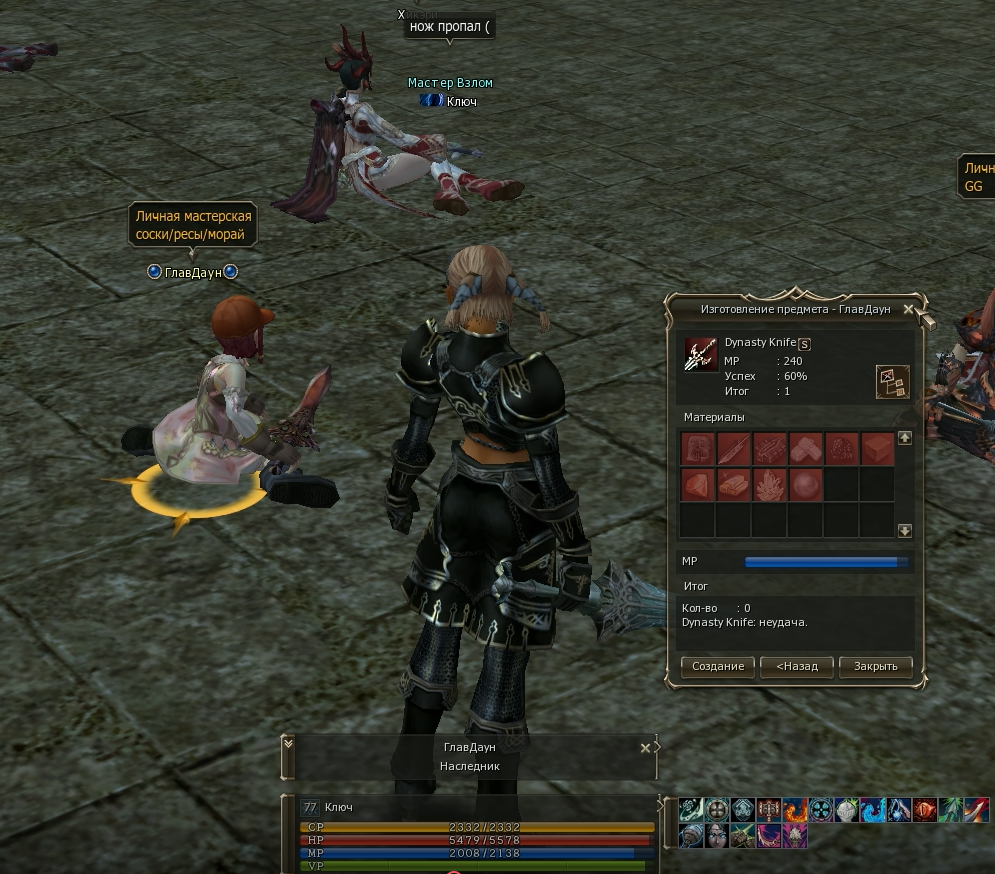Select the red cube block material slot
995x874 pixels.
877,448
